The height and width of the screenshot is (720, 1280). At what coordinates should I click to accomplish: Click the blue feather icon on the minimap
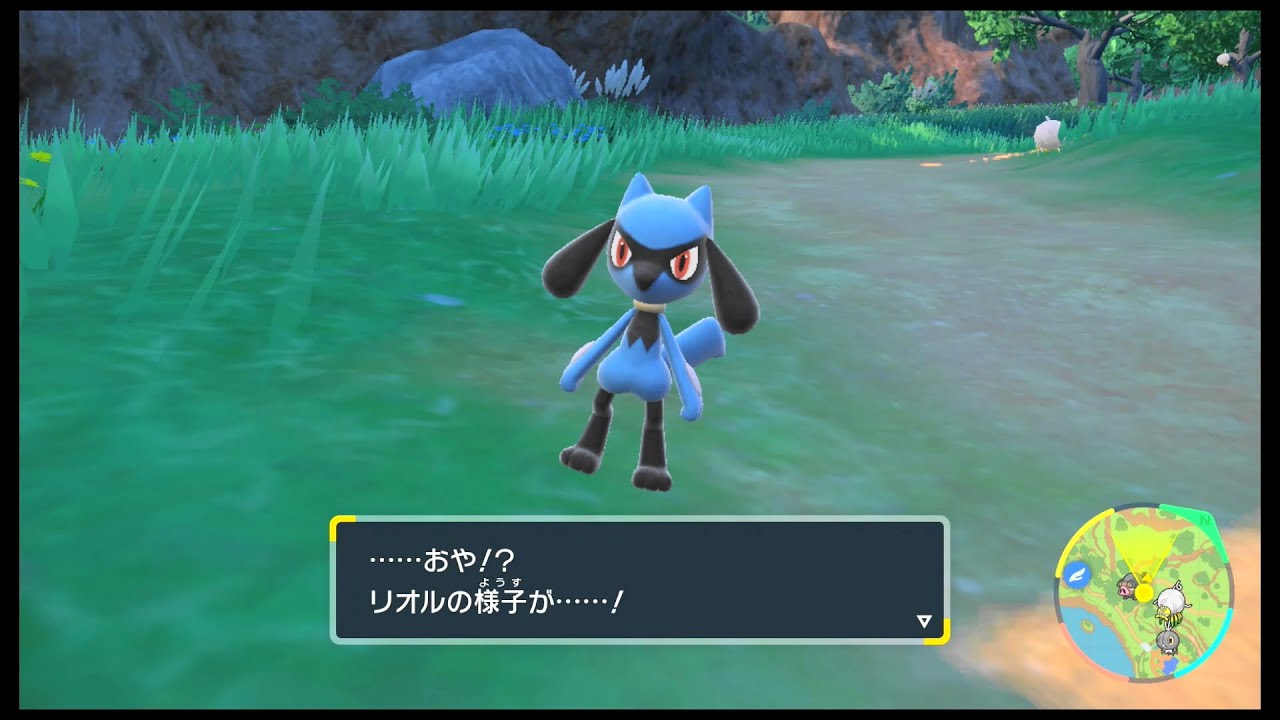(1077, 574)
